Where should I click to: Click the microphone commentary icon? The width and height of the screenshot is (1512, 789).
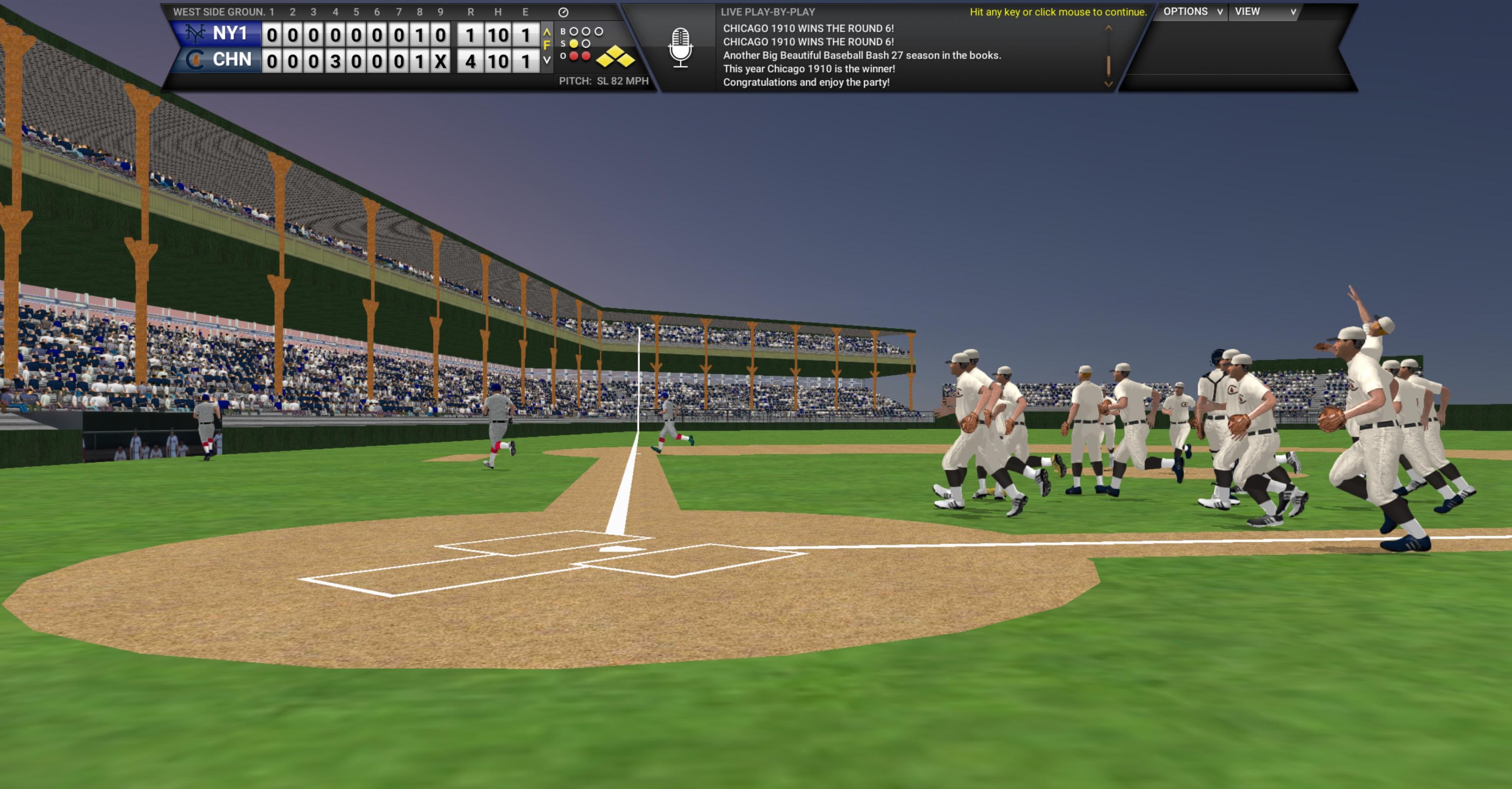coord(680,47)
